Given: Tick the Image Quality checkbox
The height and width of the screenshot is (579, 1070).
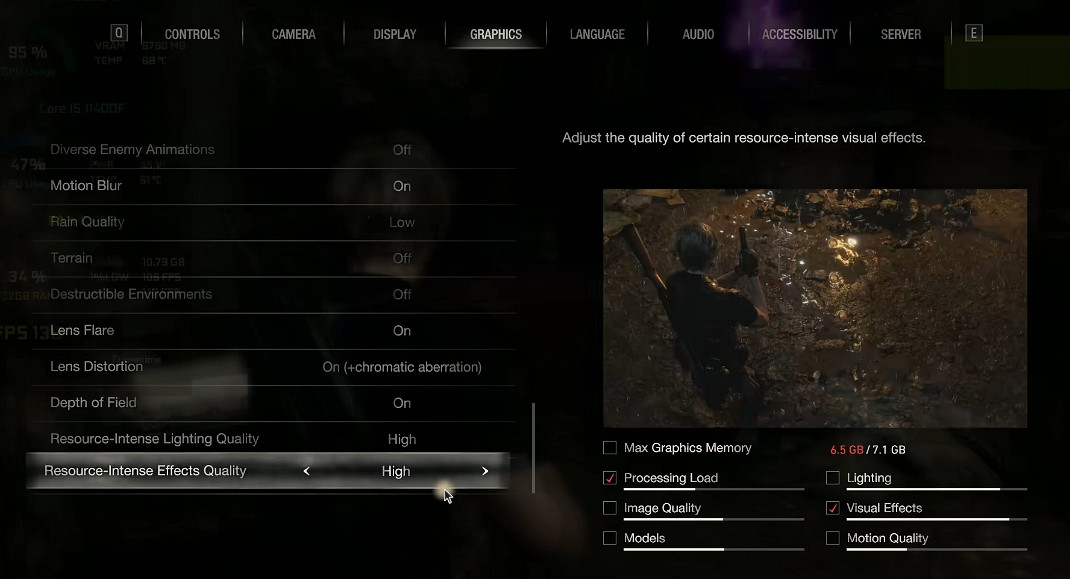Looking at the screenshot, I should 610,508.
